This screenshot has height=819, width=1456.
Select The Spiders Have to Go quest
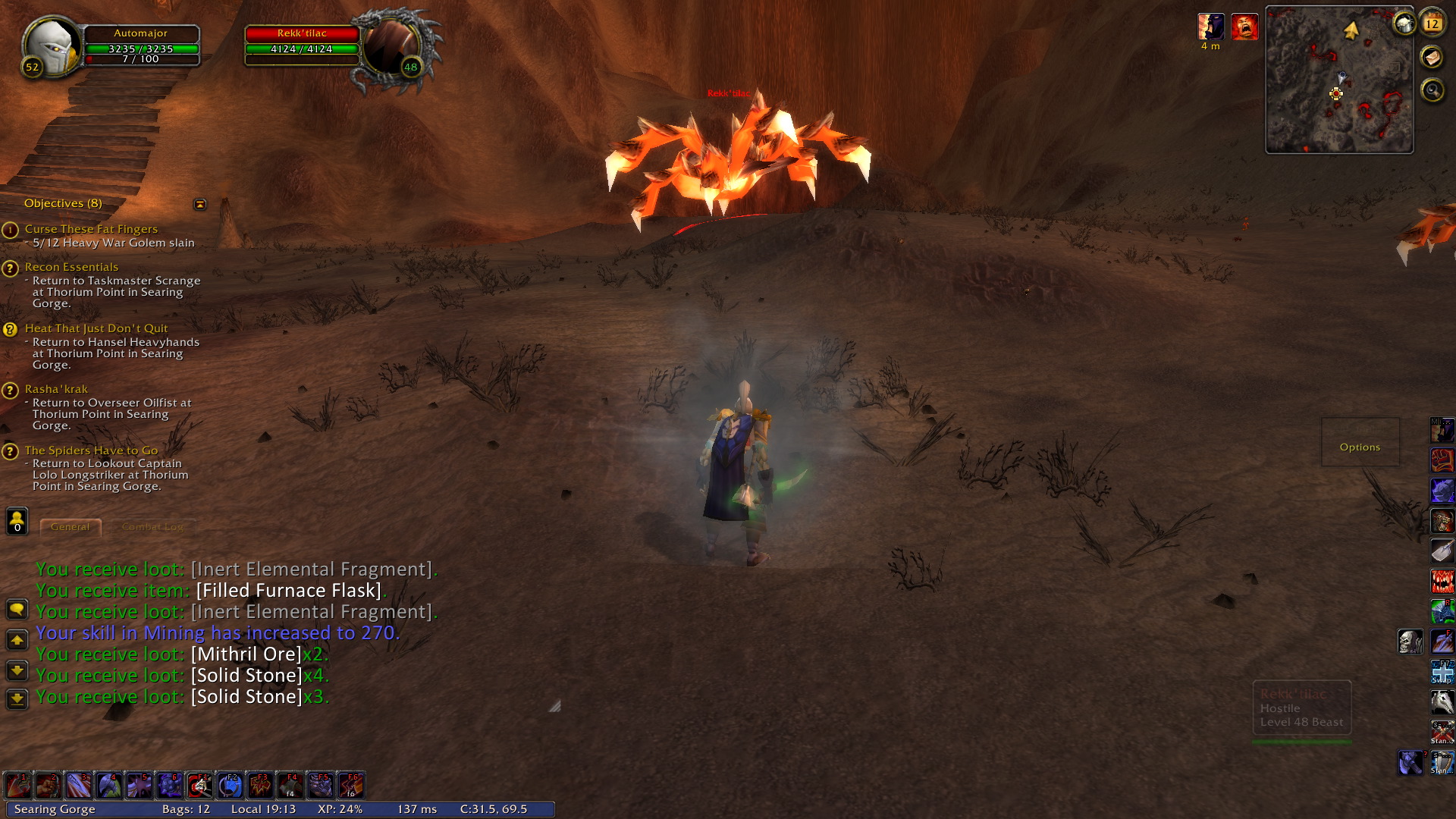91,450
